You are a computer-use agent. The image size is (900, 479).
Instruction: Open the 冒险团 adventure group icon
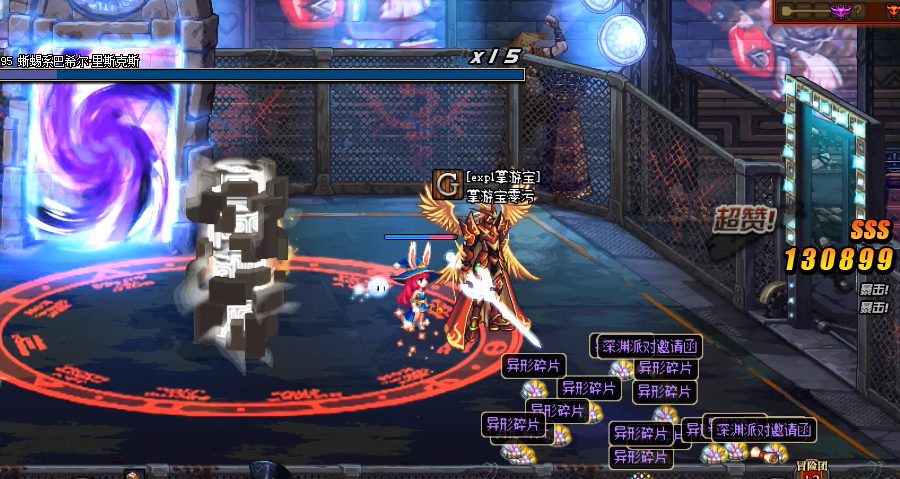tap(811, 469)
